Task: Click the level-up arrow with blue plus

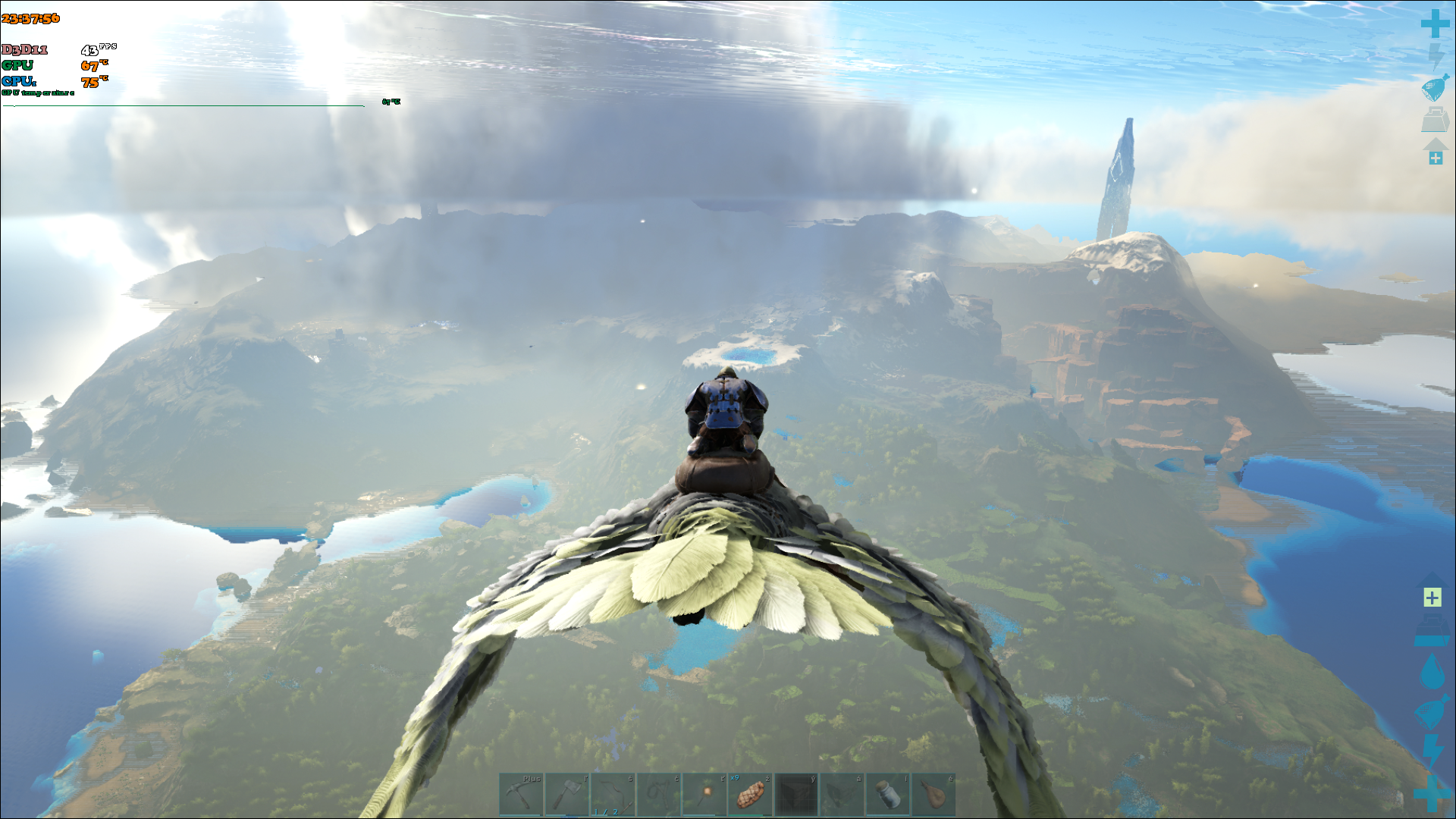Action: [1436, 152]
